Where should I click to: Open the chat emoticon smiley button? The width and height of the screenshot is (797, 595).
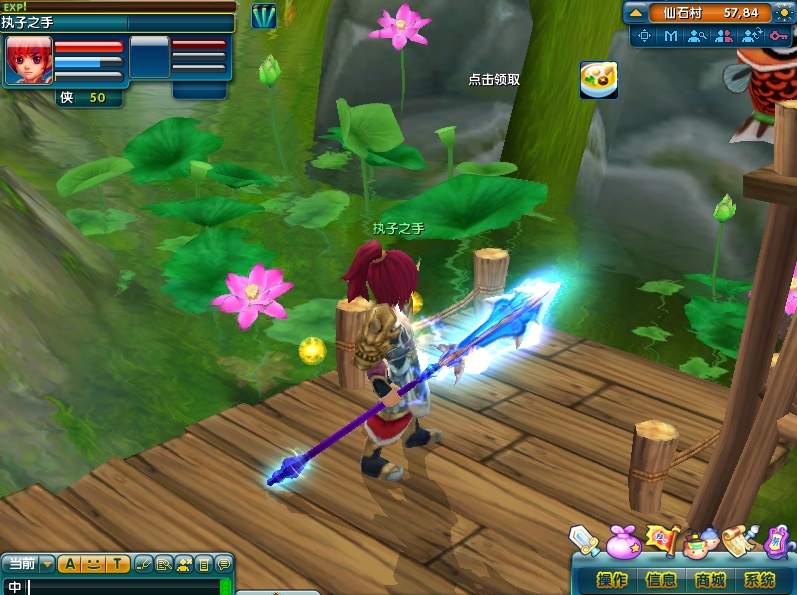[x=93, y=564]
